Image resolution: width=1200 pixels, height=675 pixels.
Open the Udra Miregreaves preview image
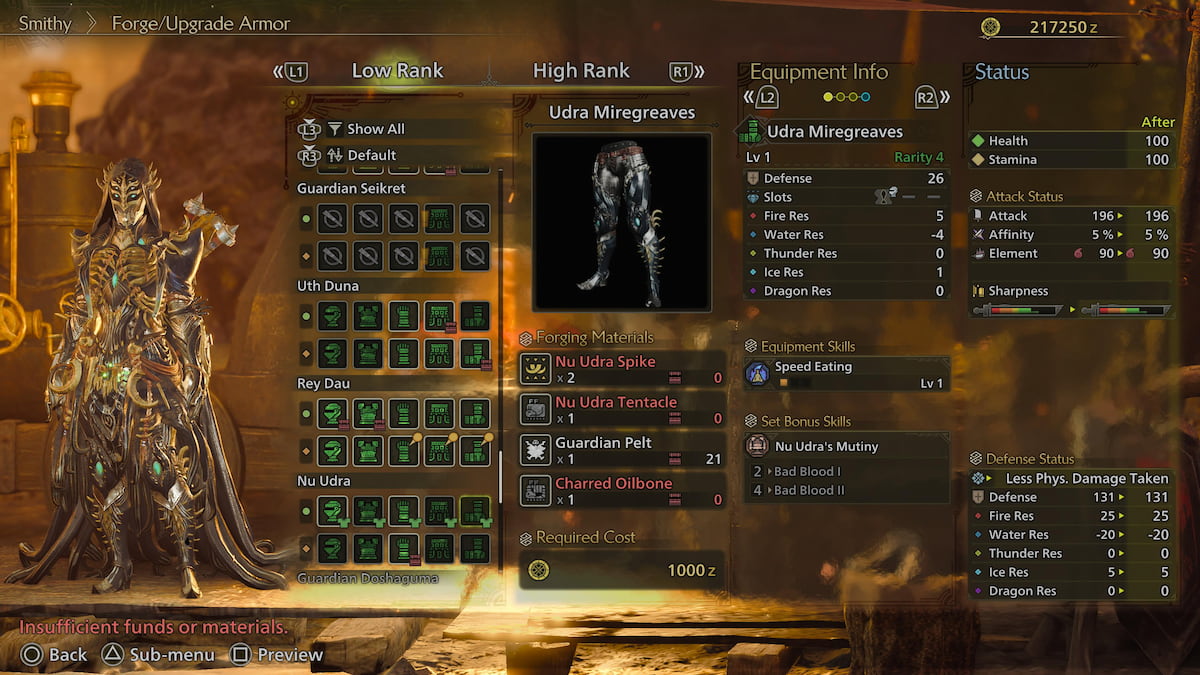(x=621, y=222)
